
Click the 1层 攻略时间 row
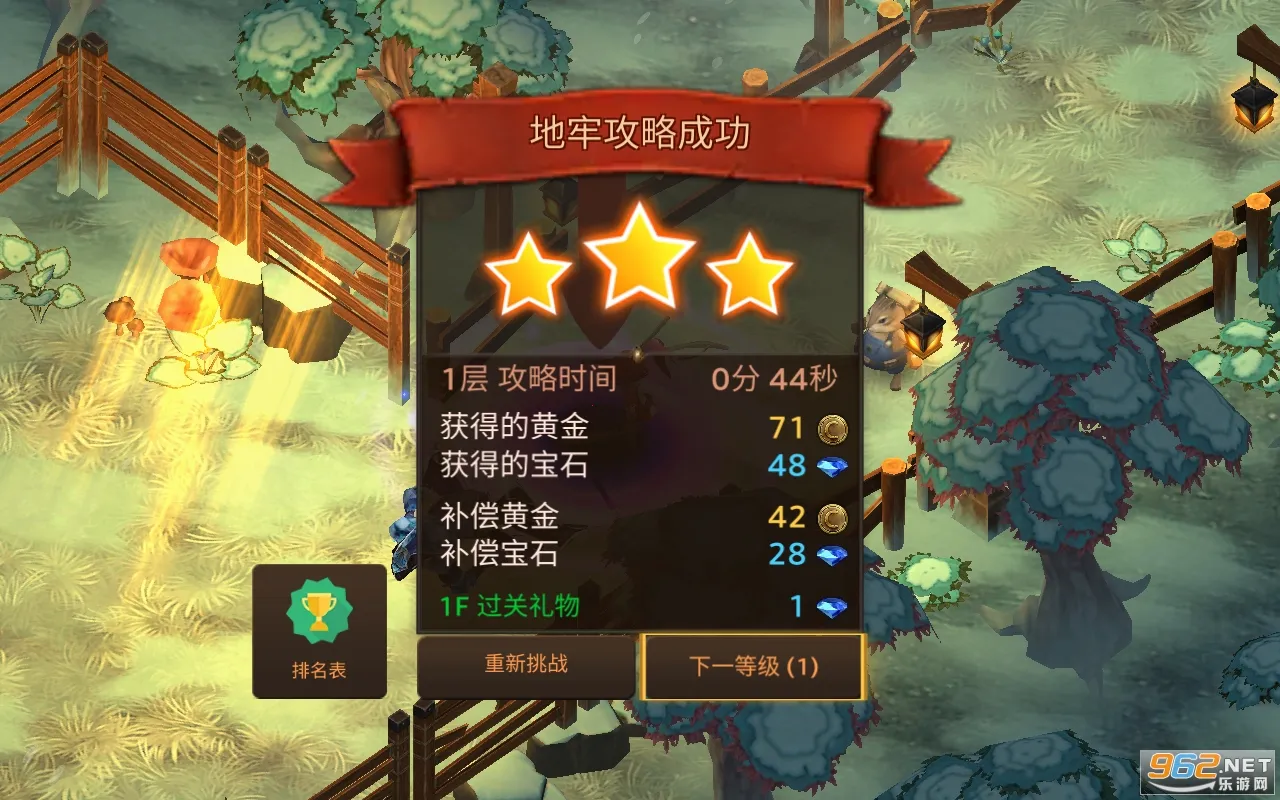click(x=528, y=378)
